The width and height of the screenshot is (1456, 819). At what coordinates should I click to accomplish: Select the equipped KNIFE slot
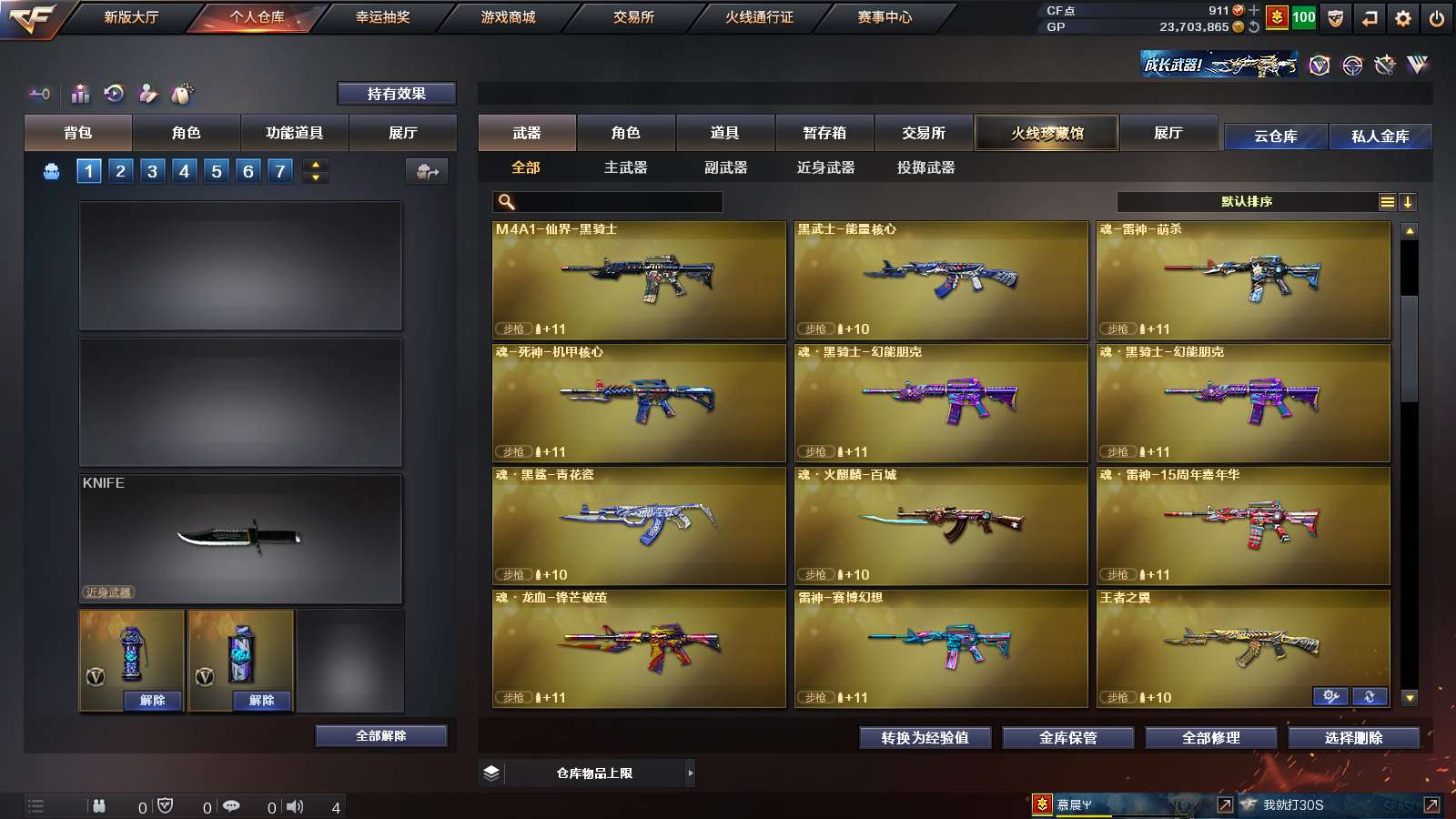click(240, 539)
